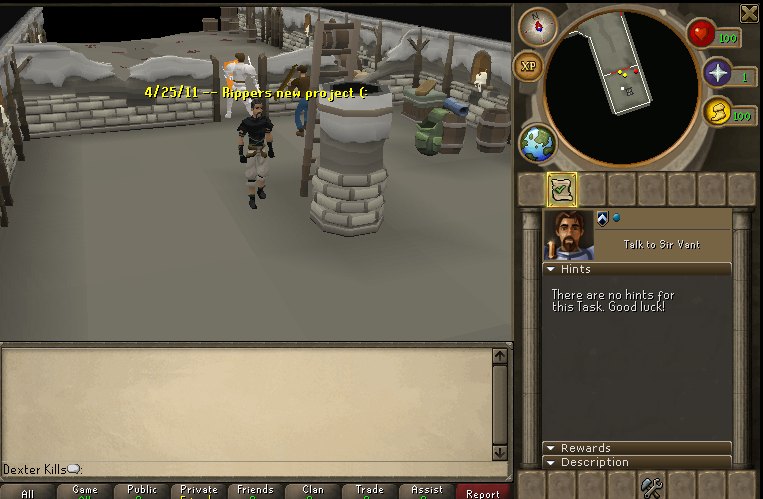Viewport: 763px width, 499px height.
Task: Show the Trade chat tab
Action: point(370,491)
